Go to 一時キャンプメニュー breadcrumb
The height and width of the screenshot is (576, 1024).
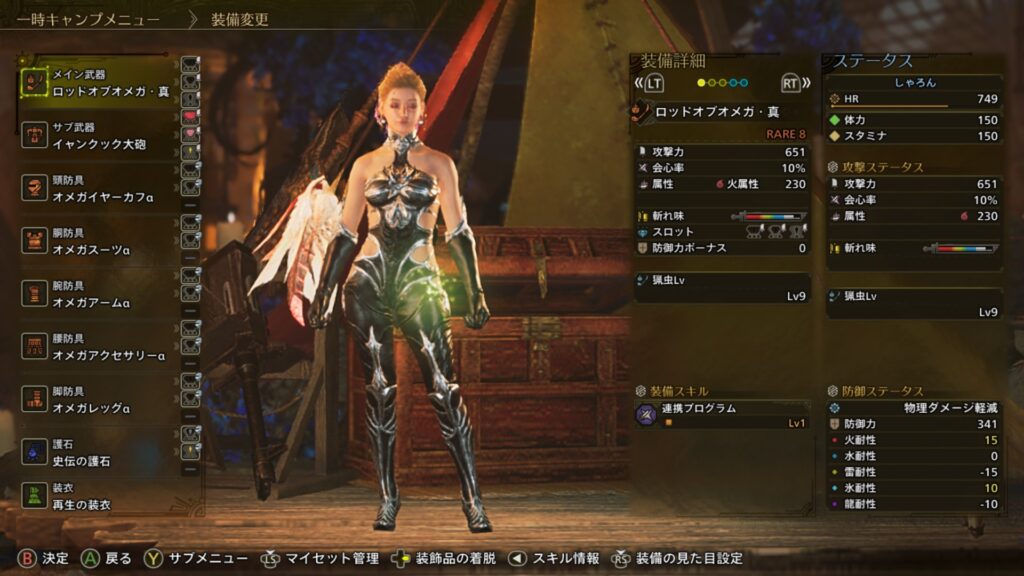coord(88,19)
